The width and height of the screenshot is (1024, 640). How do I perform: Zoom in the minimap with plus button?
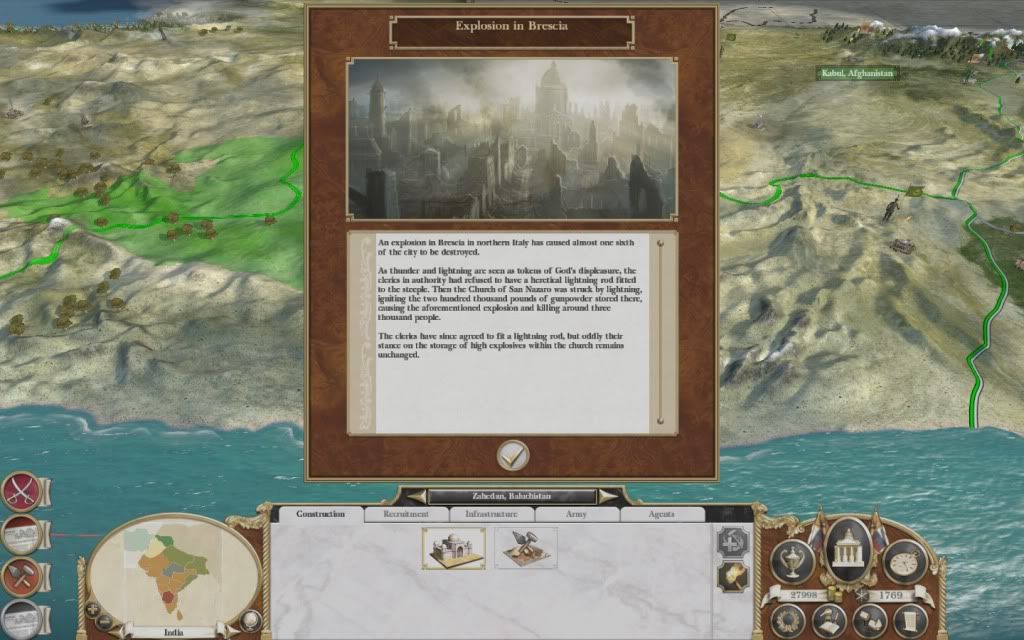[x=94, y=609]
